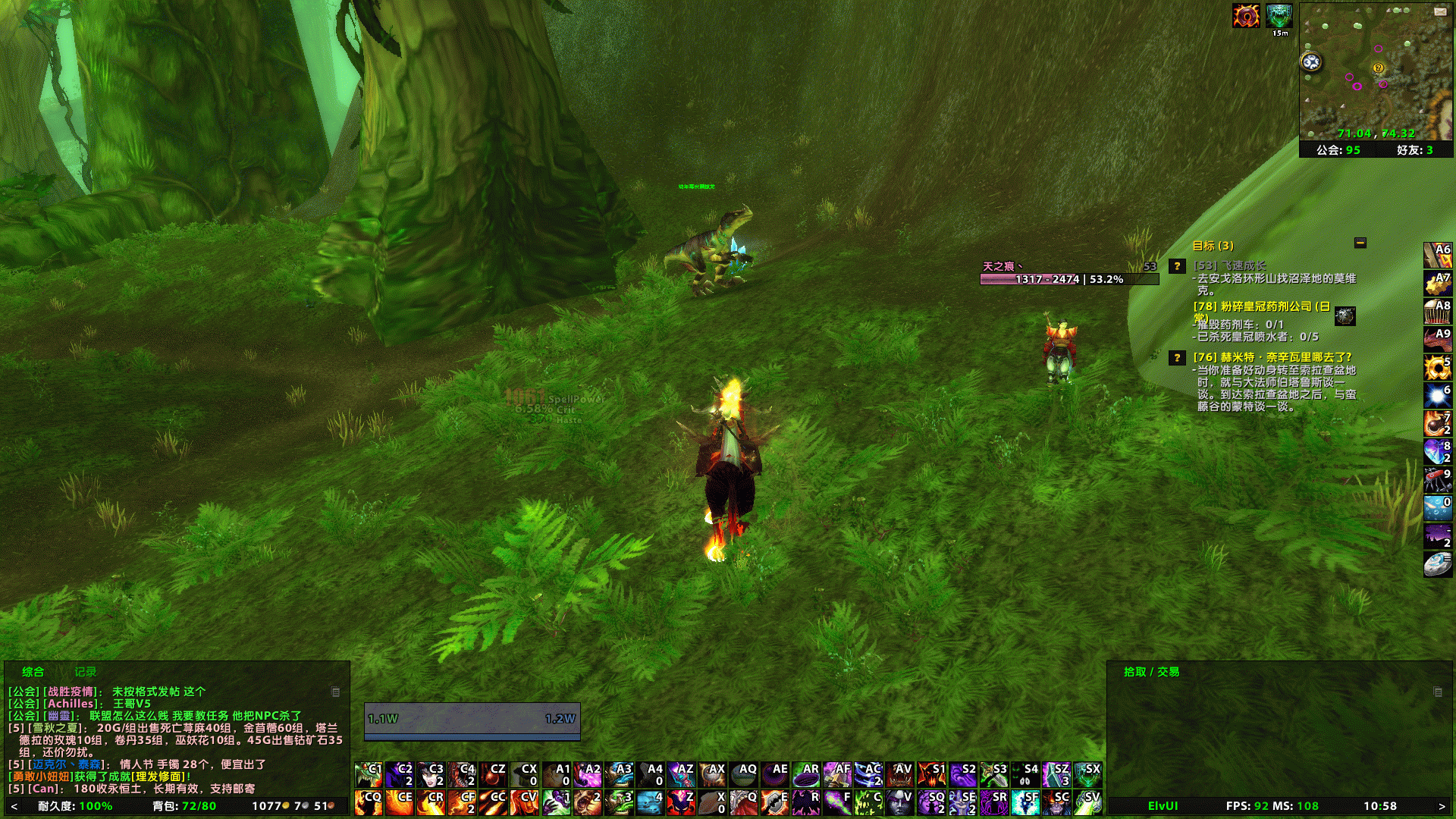Select the 拾取 / 交易 loot tab
Image resolution: width=1456 pixels, height=819 pixels.
click(1151, 672)
